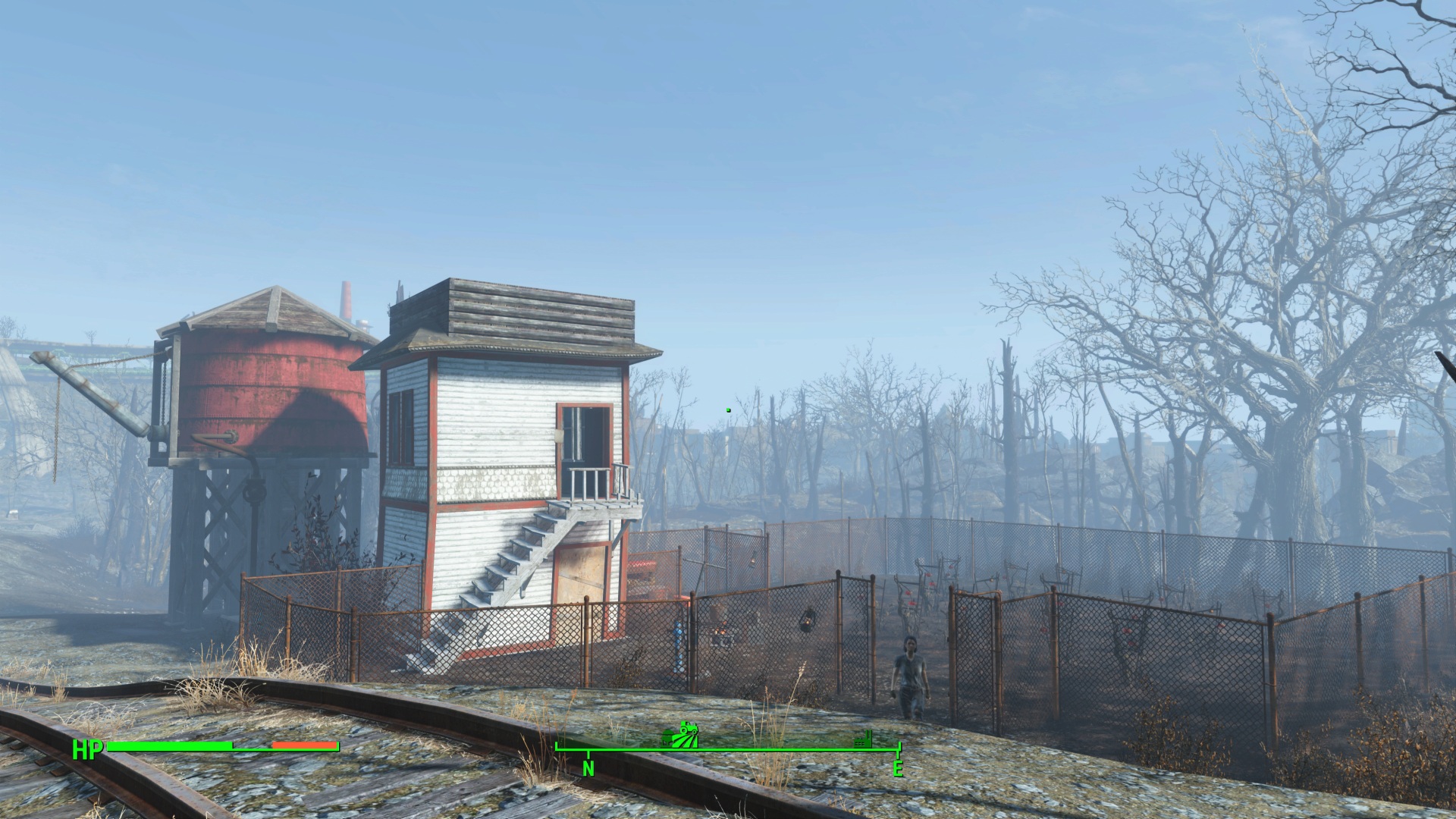This screenshot has height=819, width=1456.
Task: Select the factory marker on the compass
Action: click(863, 739)
